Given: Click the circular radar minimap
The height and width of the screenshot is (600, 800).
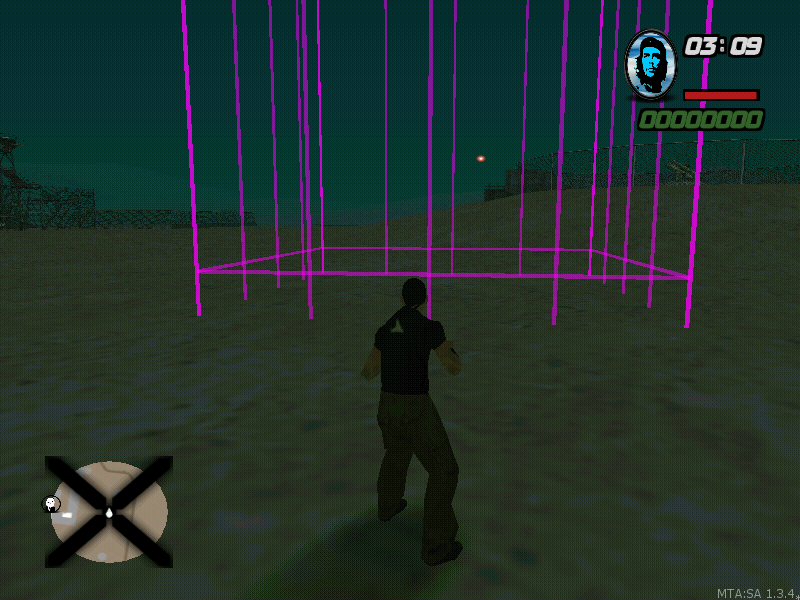Looking at the screenshot, I should 109,512.
